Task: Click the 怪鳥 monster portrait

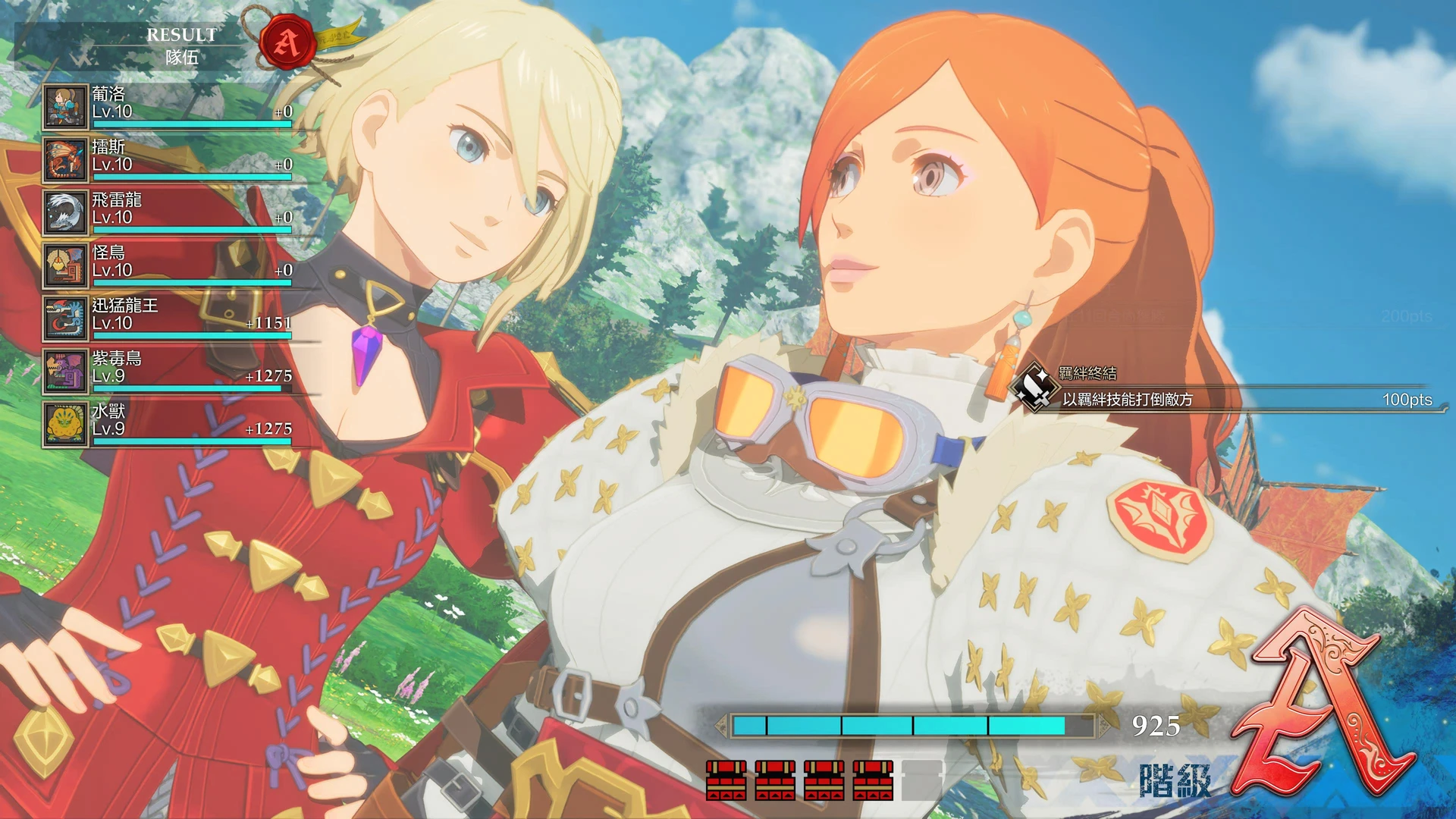Action: click(x=65, y=265)
